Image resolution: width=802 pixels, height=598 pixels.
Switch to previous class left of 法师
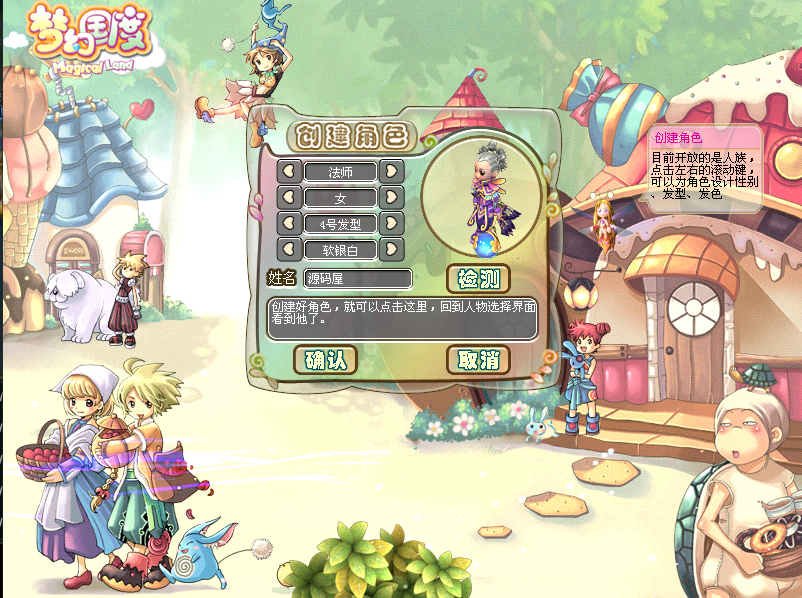coord(290,171)
